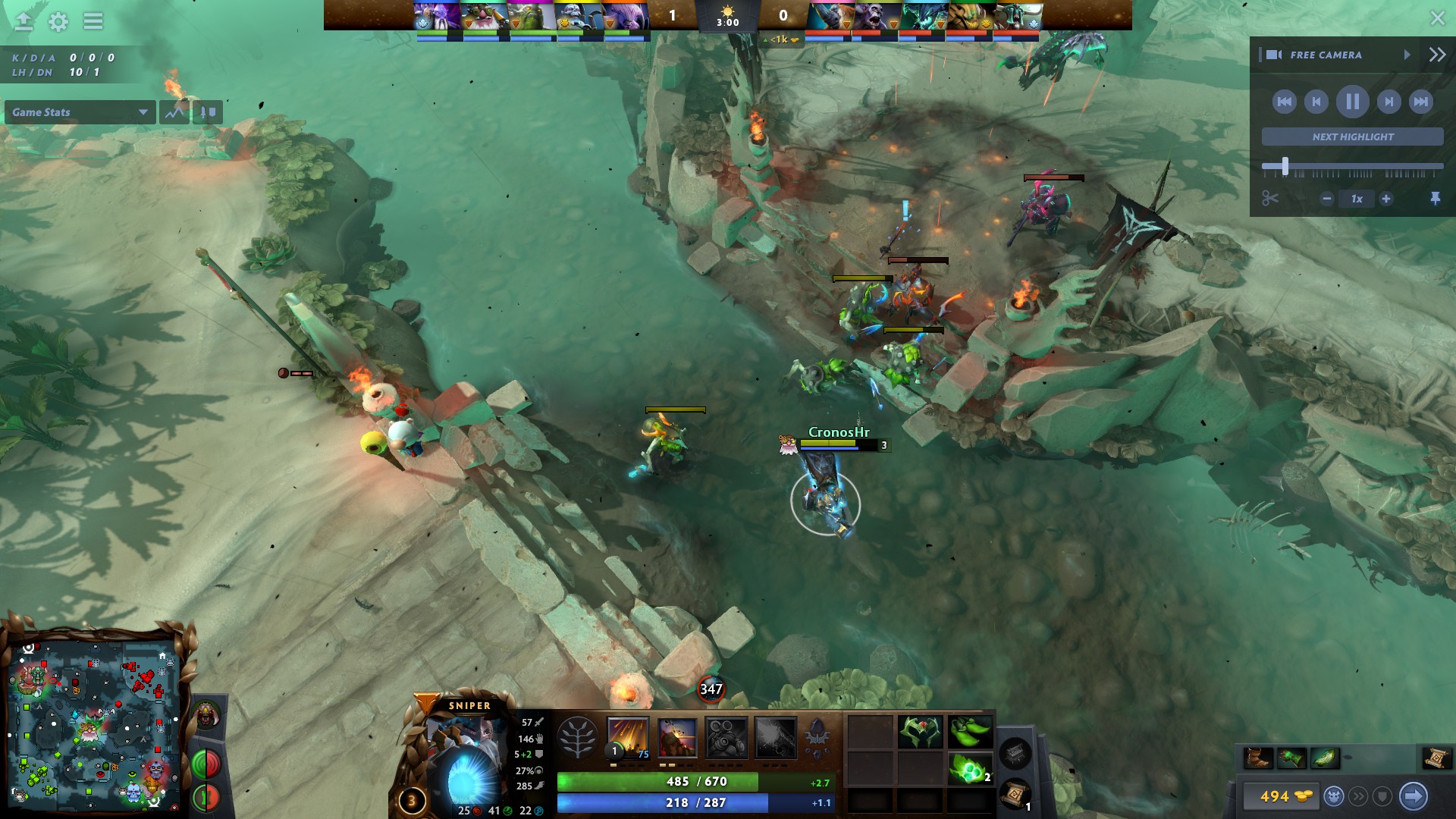Toggle the line graph view beside Game Stats
Screen dimensions: 1456x819
coord(174,112)
